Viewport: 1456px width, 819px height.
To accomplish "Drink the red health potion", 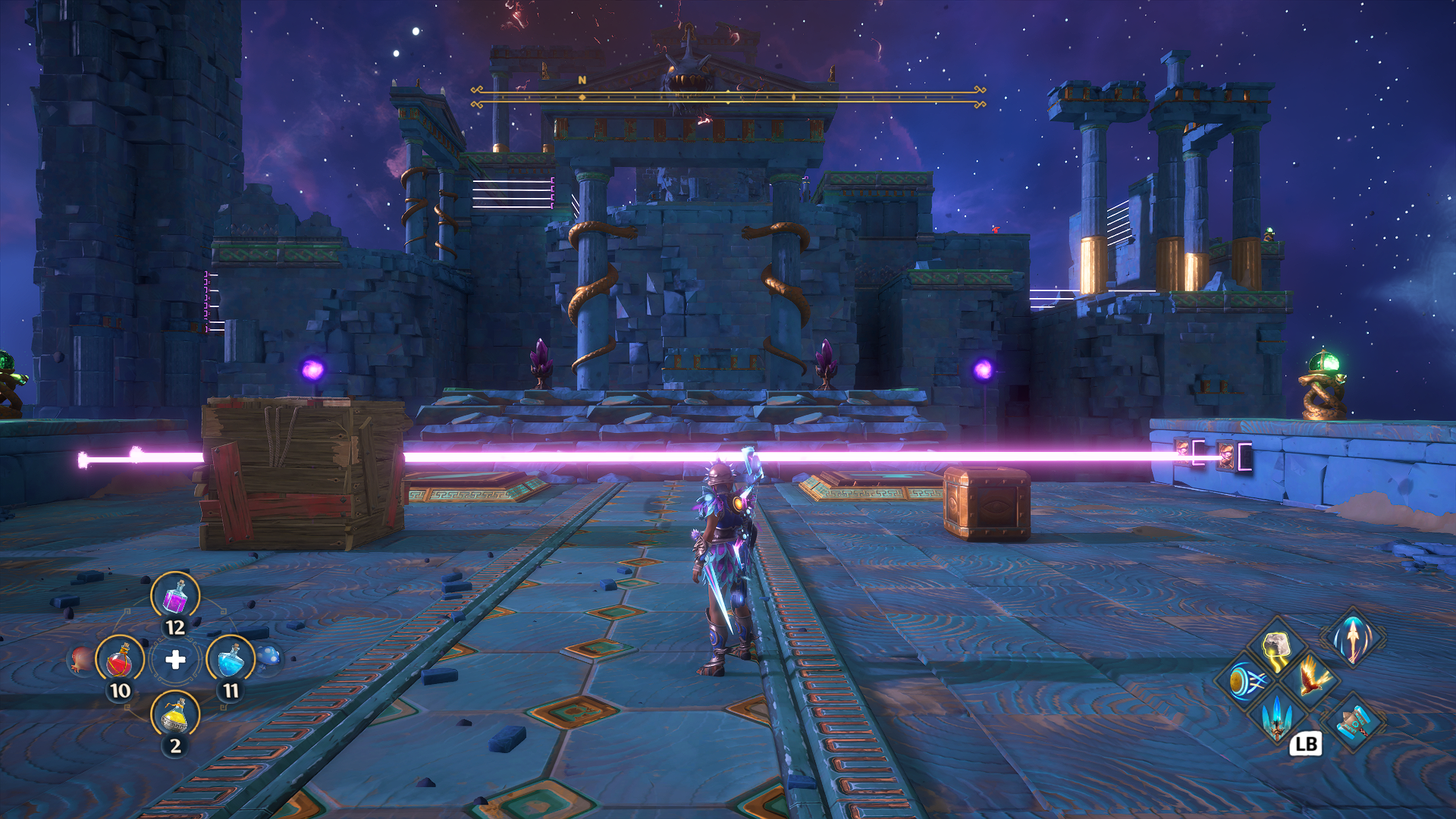I will (x=120, y=660).
